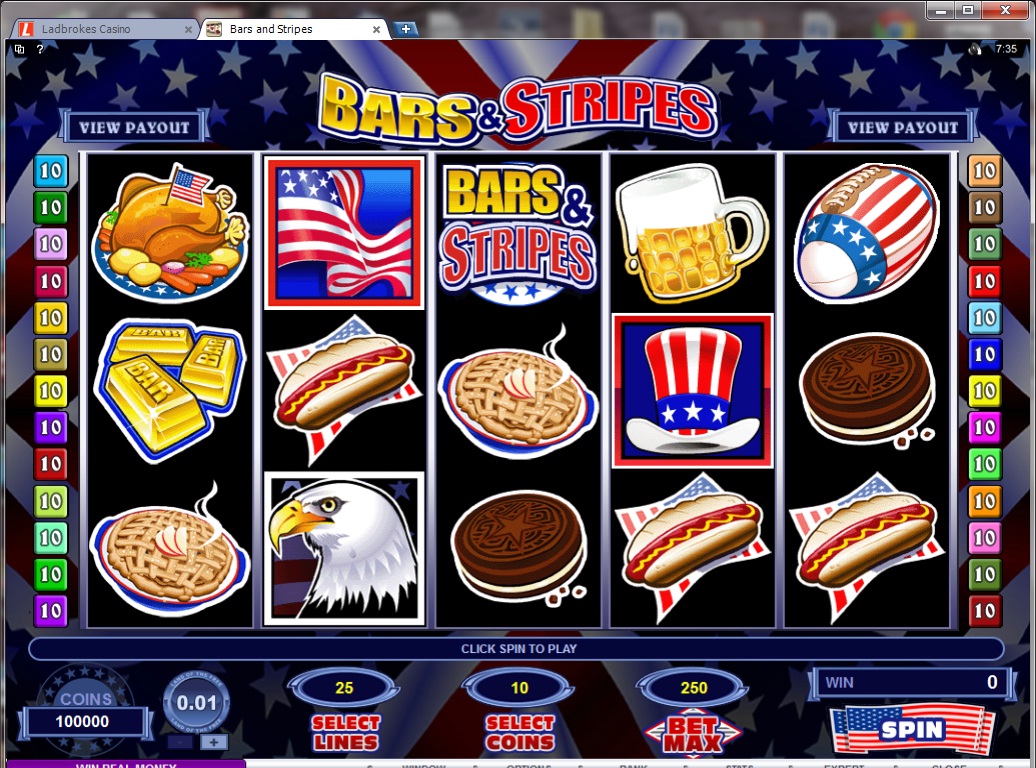Decrease coin size with the minus button
Screen dimensions: 1036x768
click(179, 742)
